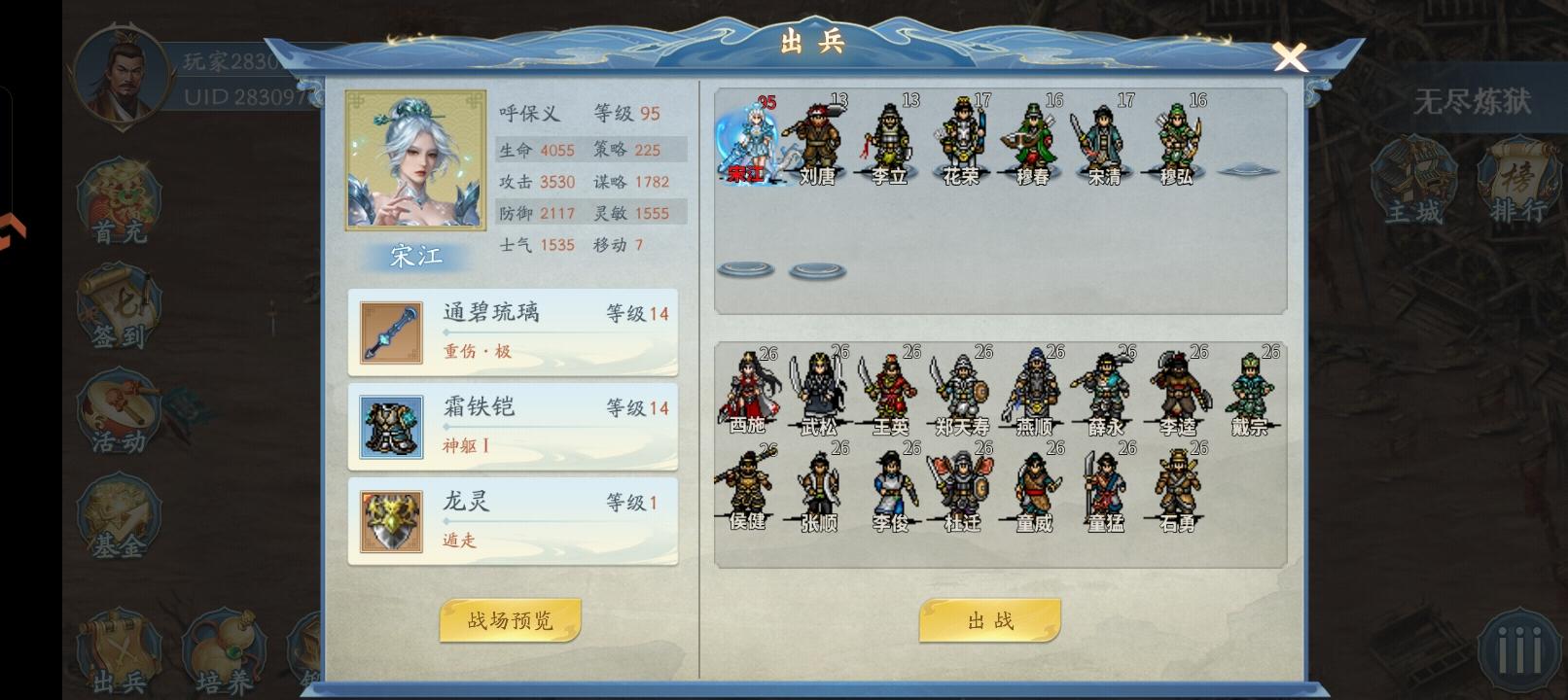Image resolution: width=1568 pixels, height=700 pixels.
Task: Select hero 武松 from the roster
Action: pyautogui.click(x=820, y=389)
